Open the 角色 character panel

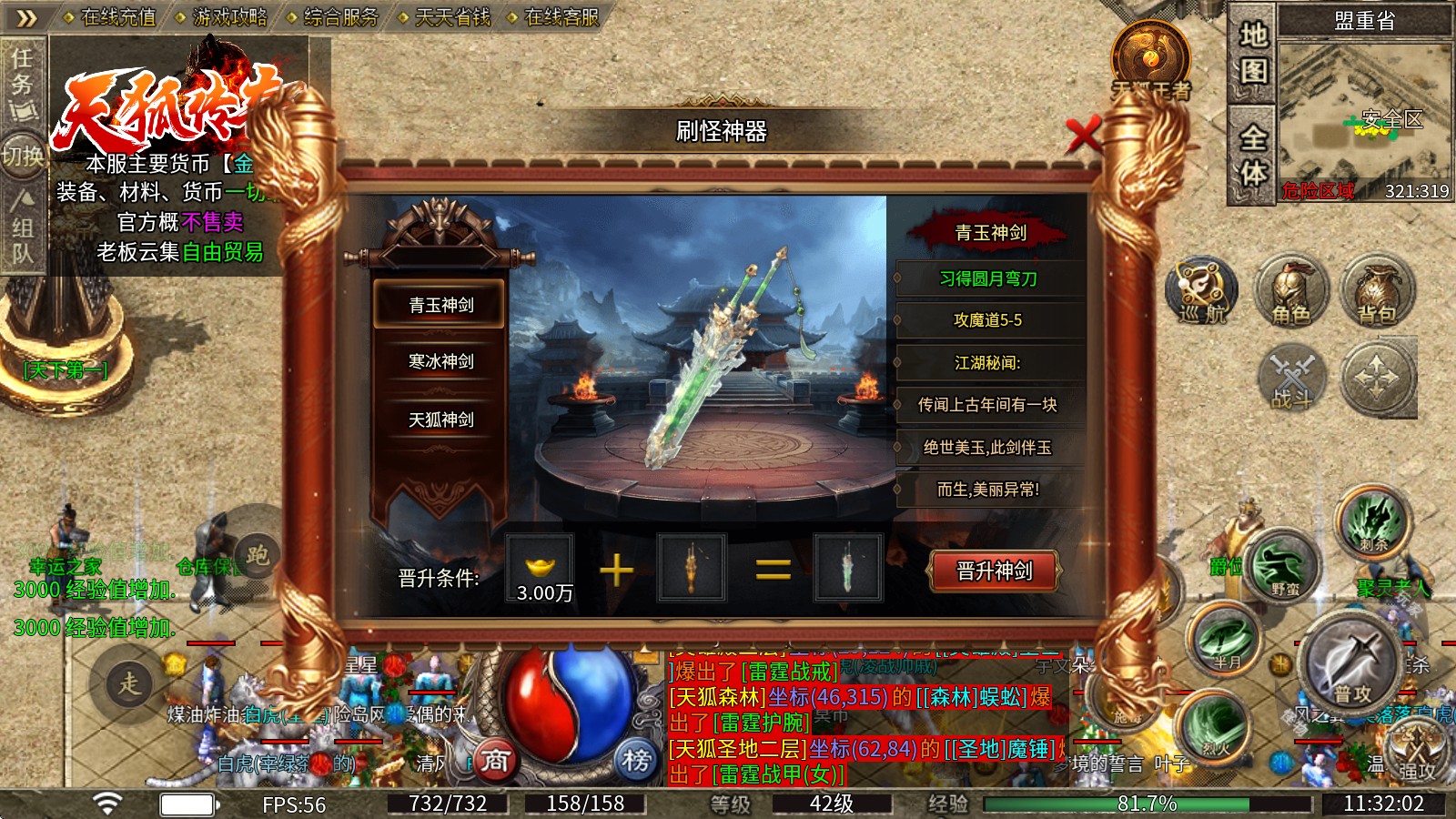pyautogui.click(x=1290, y=291)
